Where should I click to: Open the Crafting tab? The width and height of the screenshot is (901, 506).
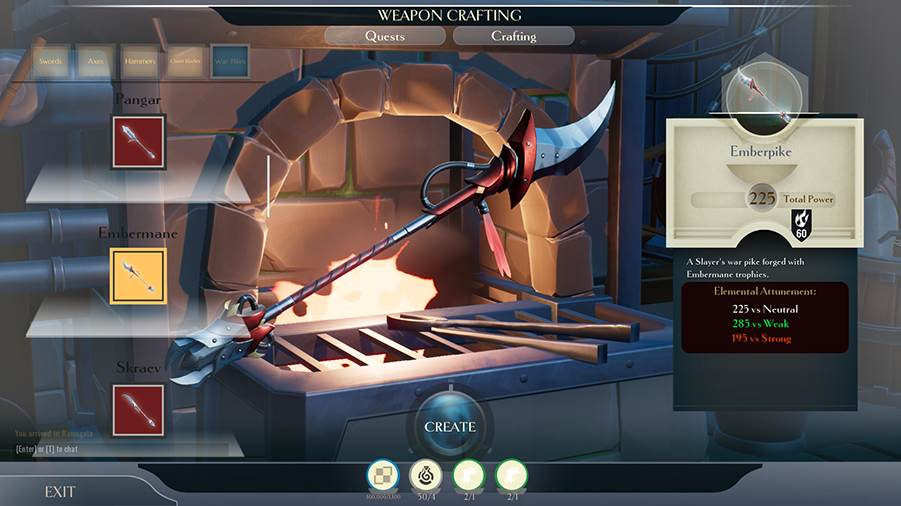(514, 36)
